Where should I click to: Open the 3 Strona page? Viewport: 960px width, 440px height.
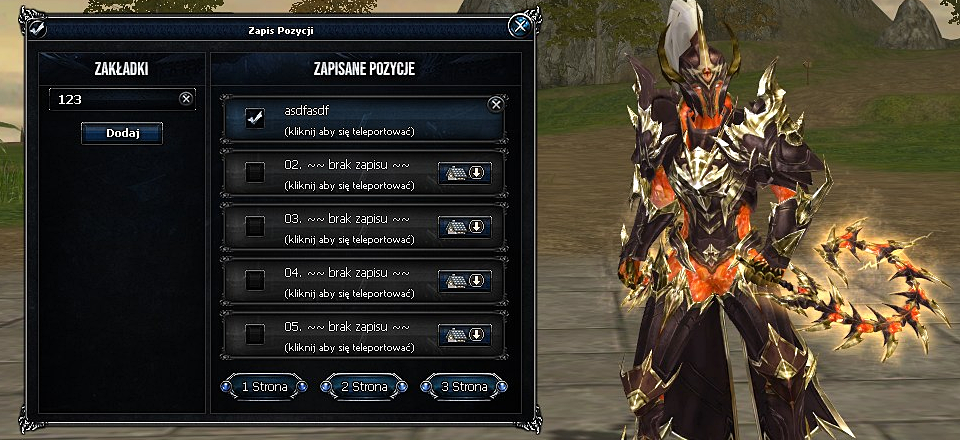(465, 386)
